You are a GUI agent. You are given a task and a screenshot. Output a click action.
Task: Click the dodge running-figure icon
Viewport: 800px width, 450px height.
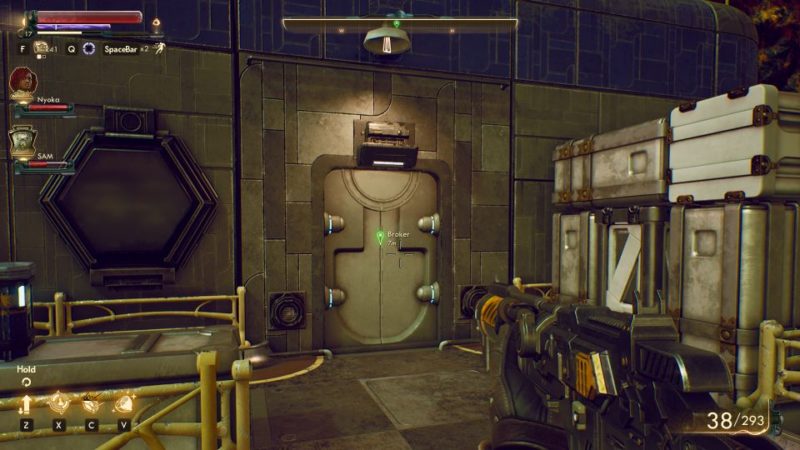point(158,47)
